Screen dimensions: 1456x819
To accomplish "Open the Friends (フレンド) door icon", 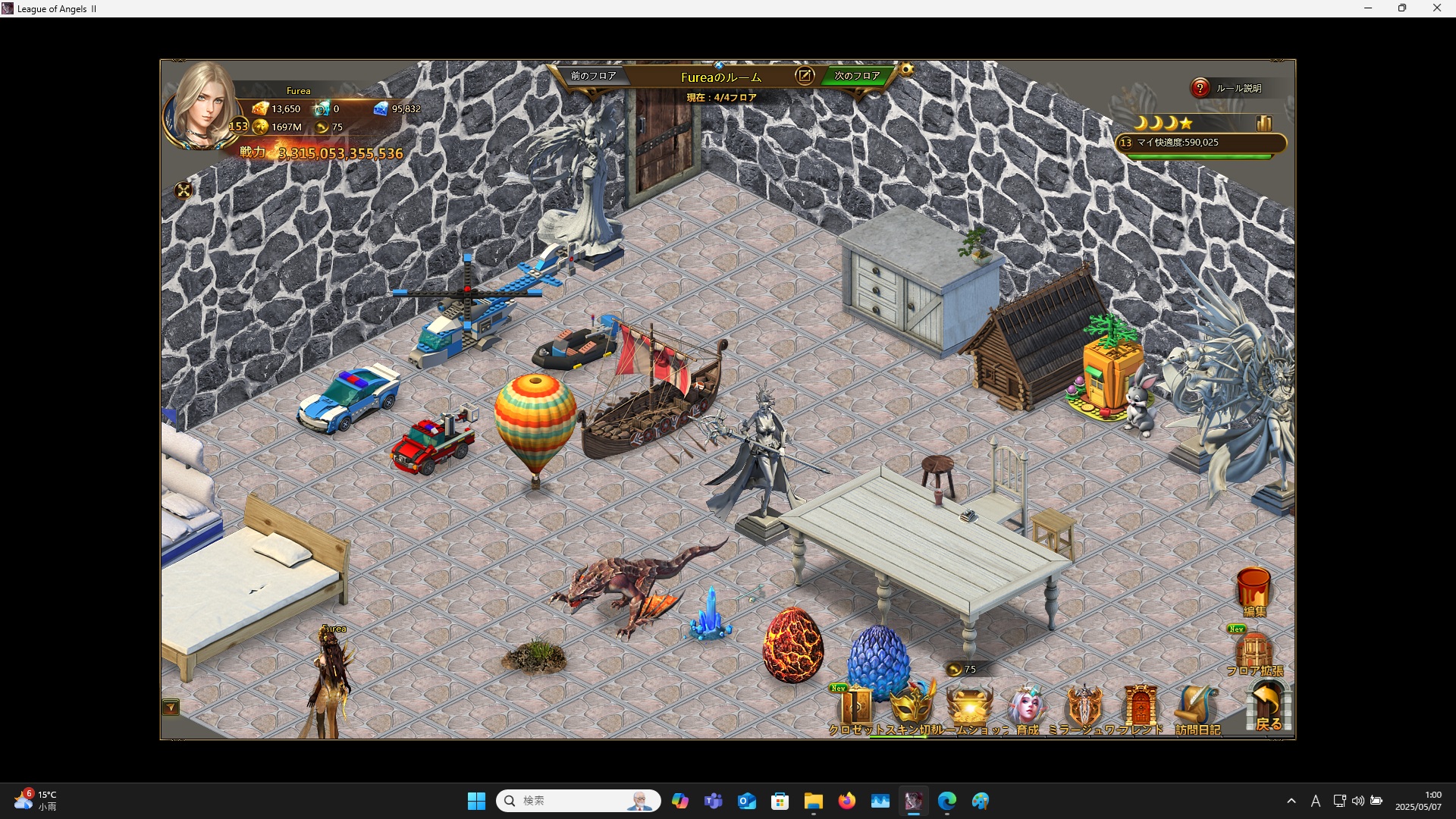I will (x=1140, y=707).
